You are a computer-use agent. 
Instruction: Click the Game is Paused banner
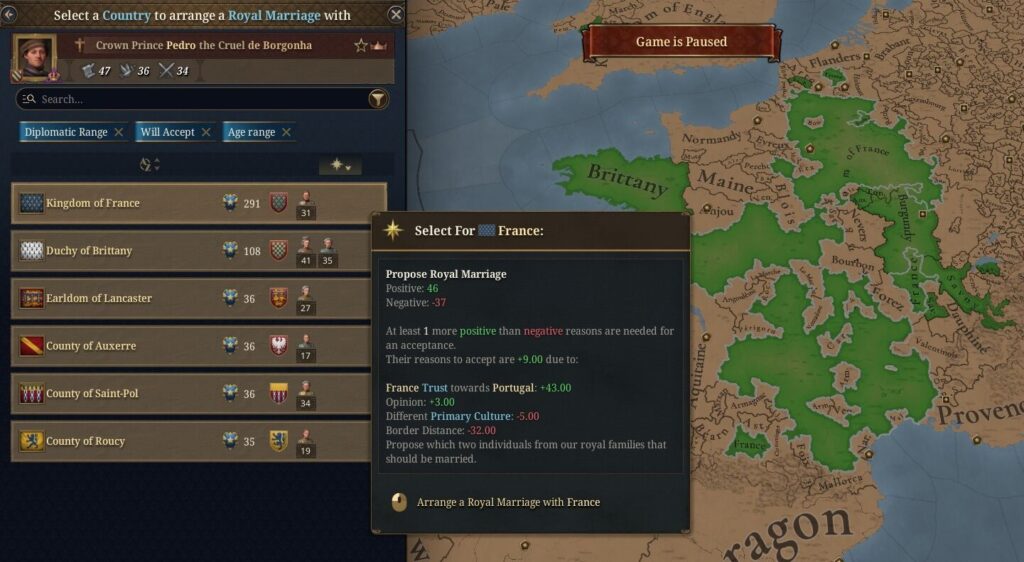coord(681,42)
